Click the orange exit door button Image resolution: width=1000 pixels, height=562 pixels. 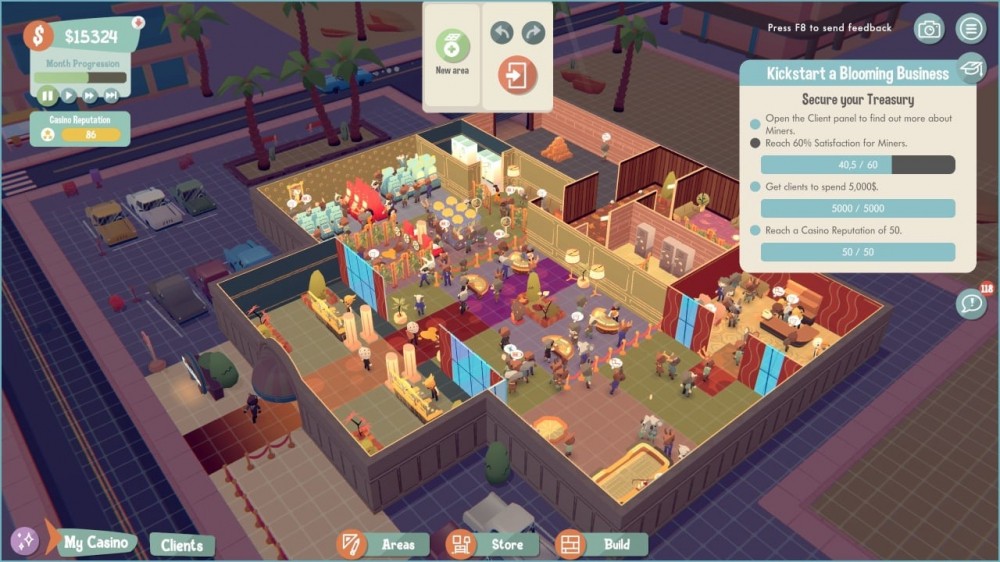point(517,76)
